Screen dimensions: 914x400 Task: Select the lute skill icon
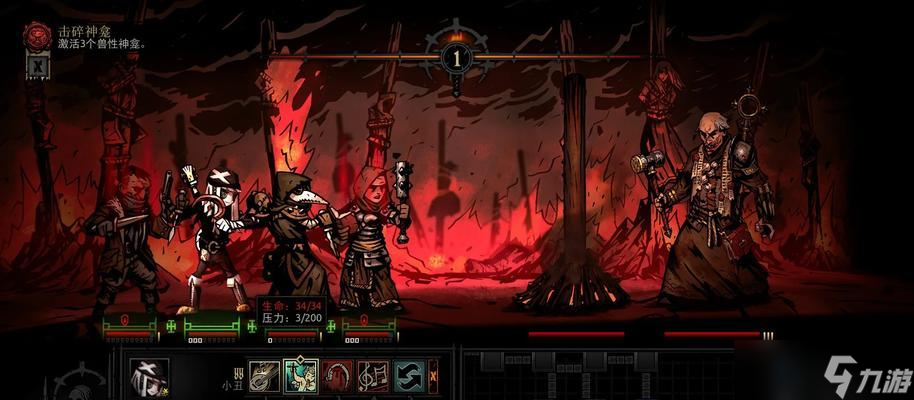[x=264, y=377]
